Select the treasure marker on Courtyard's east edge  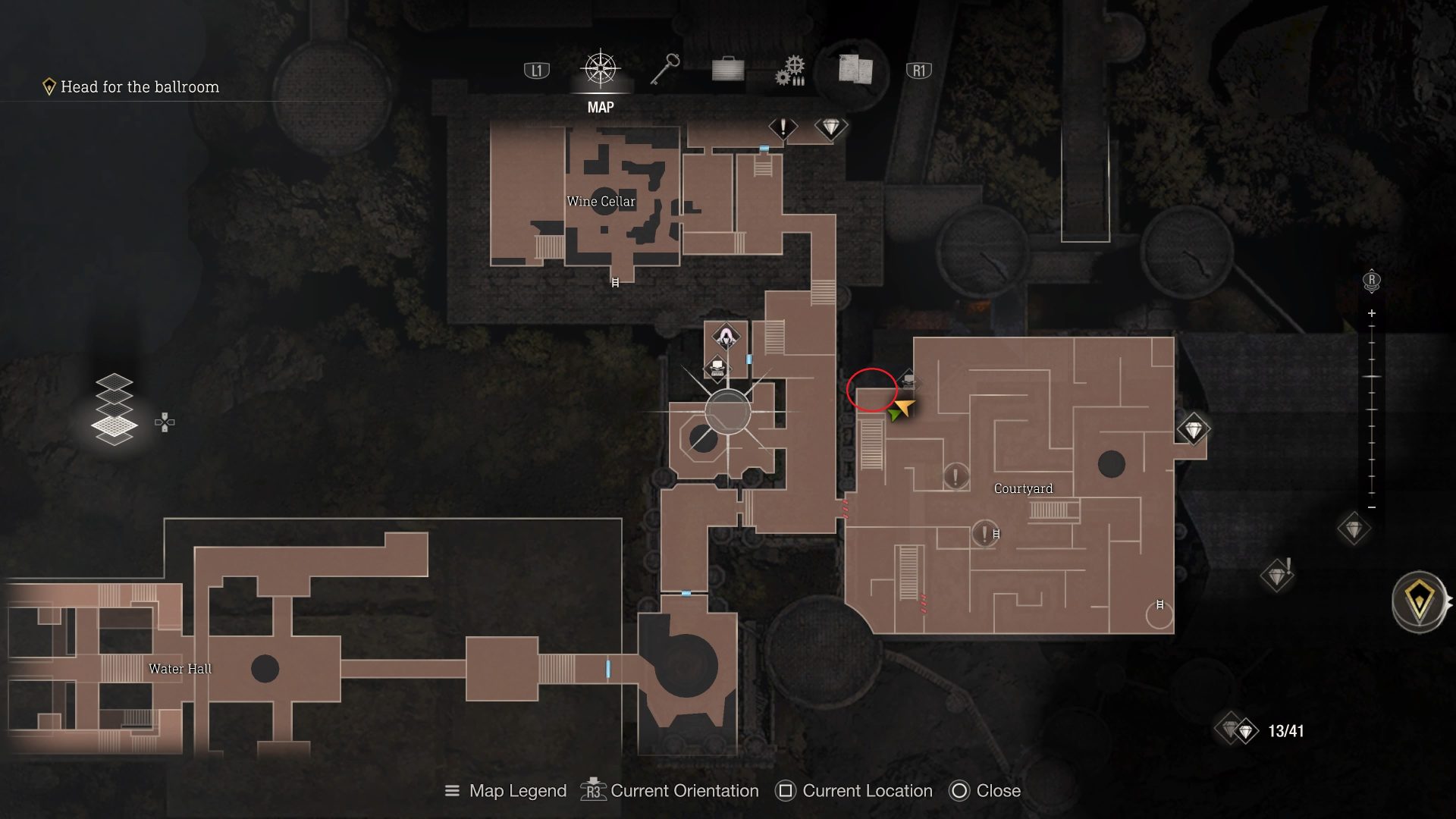1193,430
